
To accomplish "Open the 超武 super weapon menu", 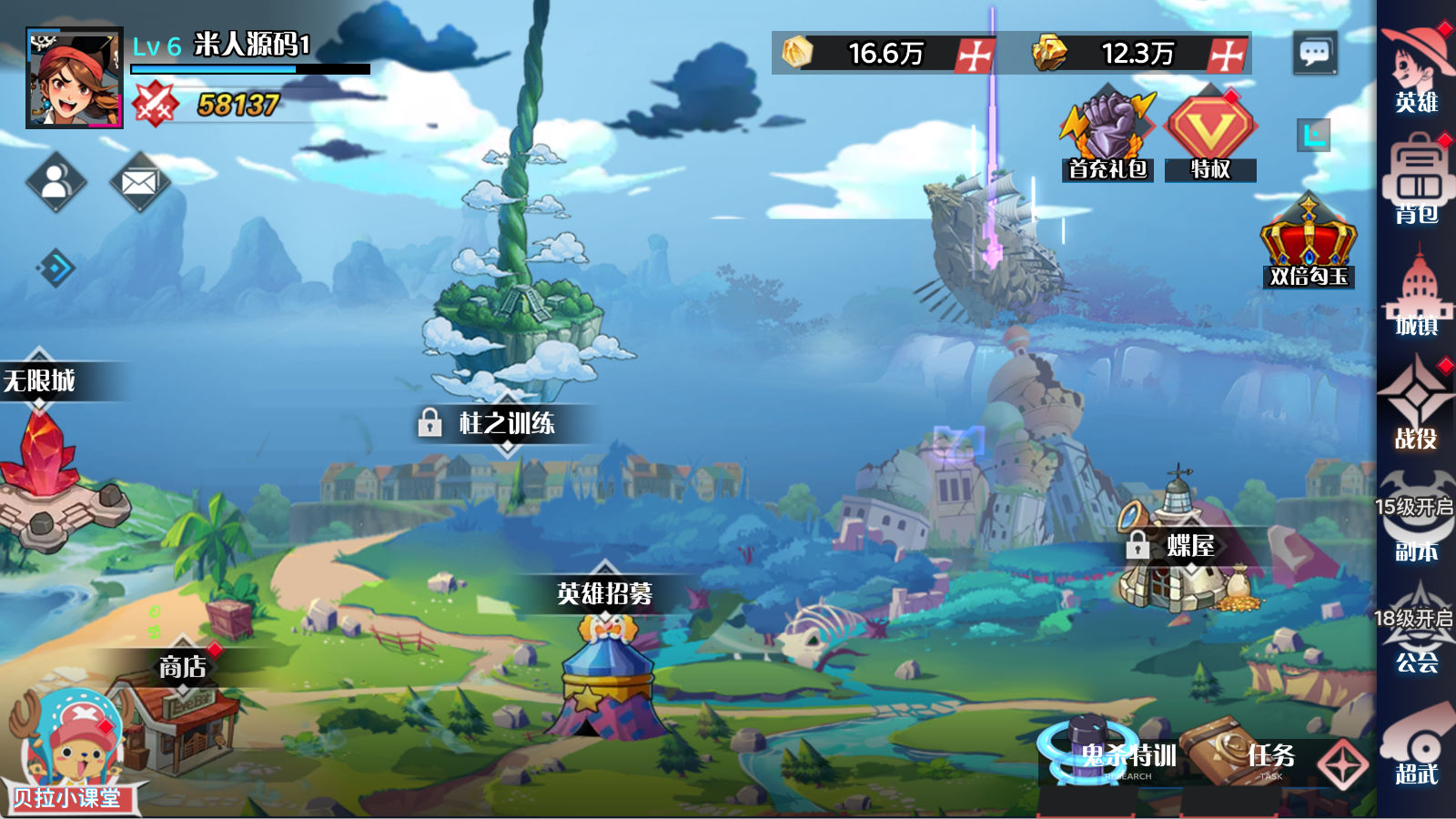I will click(1416, 746).
